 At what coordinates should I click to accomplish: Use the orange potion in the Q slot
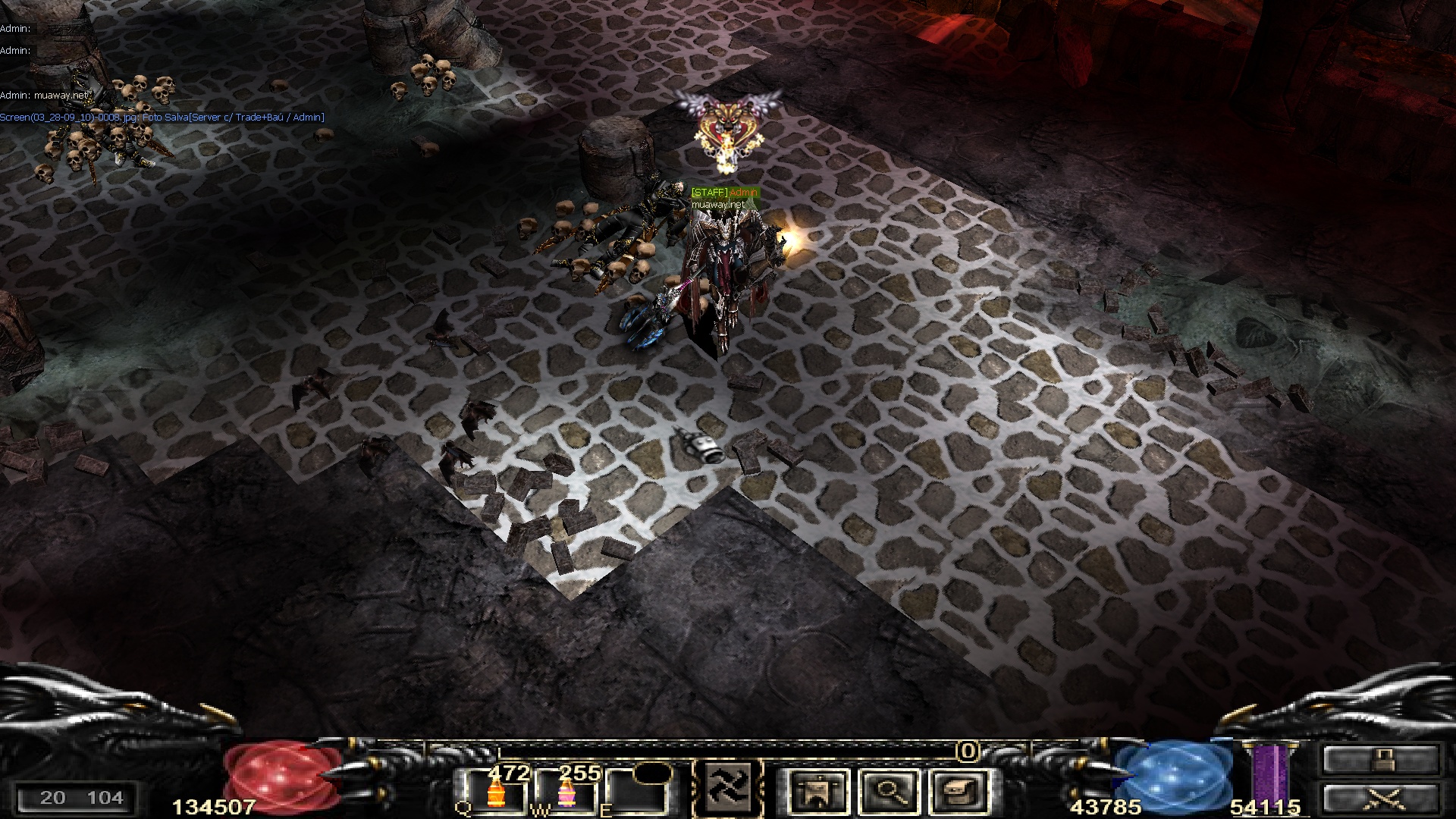tap(497, 792)
